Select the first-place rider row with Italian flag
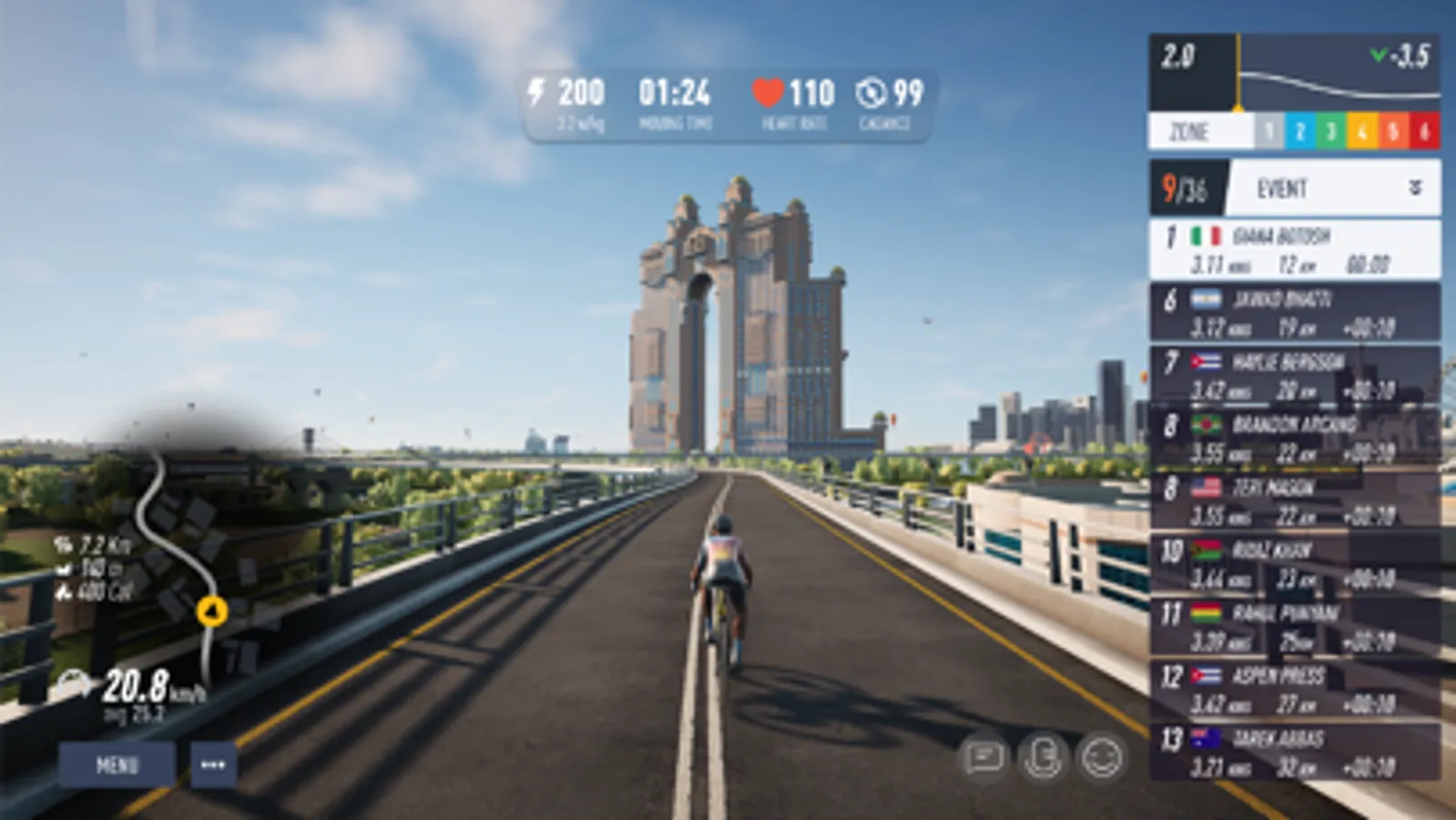This screenshot has height=820, width=1456. (x=1294, y=250)
